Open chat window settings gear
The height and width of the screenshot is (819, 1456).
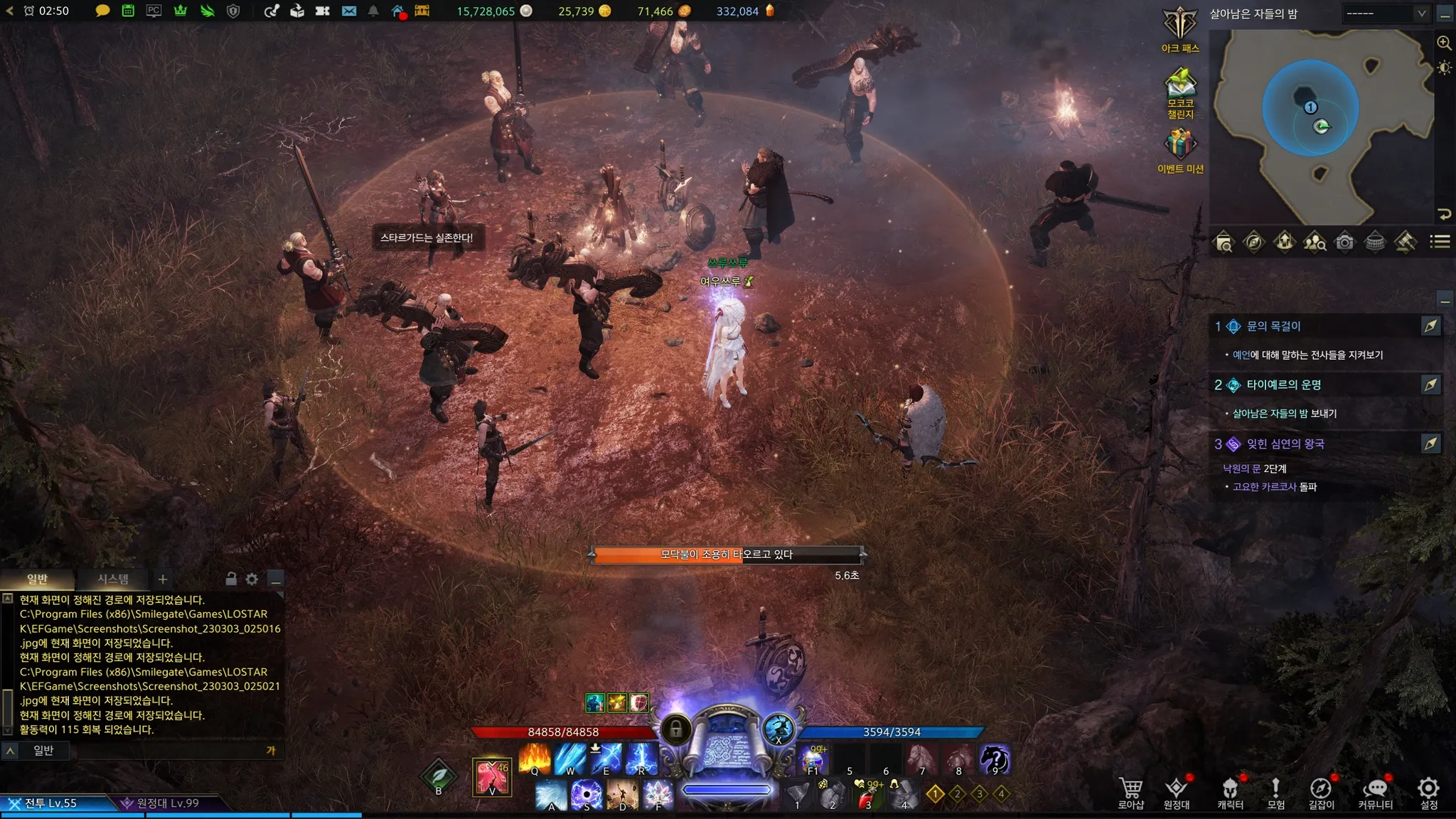tap(252, 579)
